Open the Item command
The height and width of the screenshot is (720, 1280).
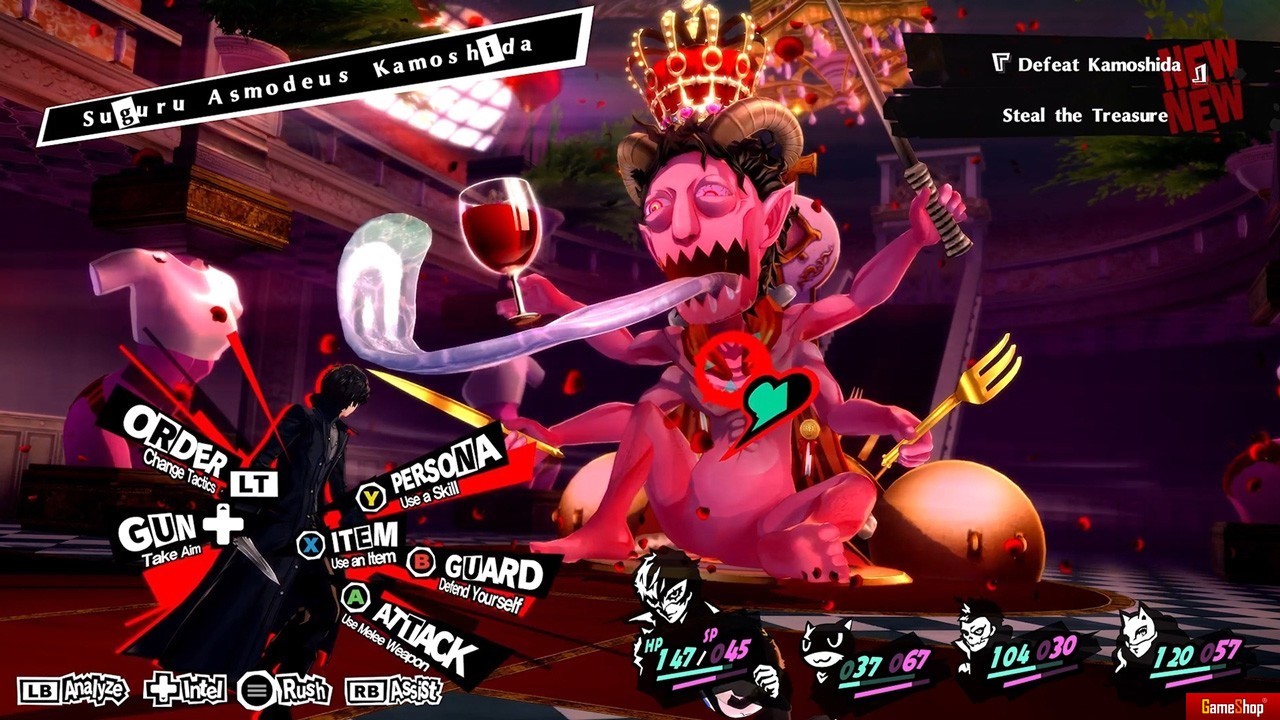coord(358,543)
